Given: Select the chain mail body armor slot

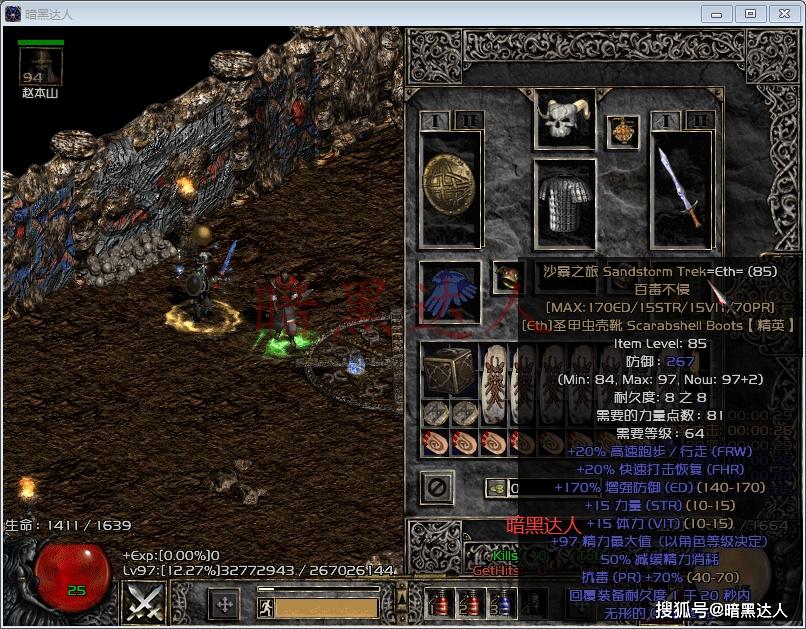Looking at the screenshot, I should point(566,203).
